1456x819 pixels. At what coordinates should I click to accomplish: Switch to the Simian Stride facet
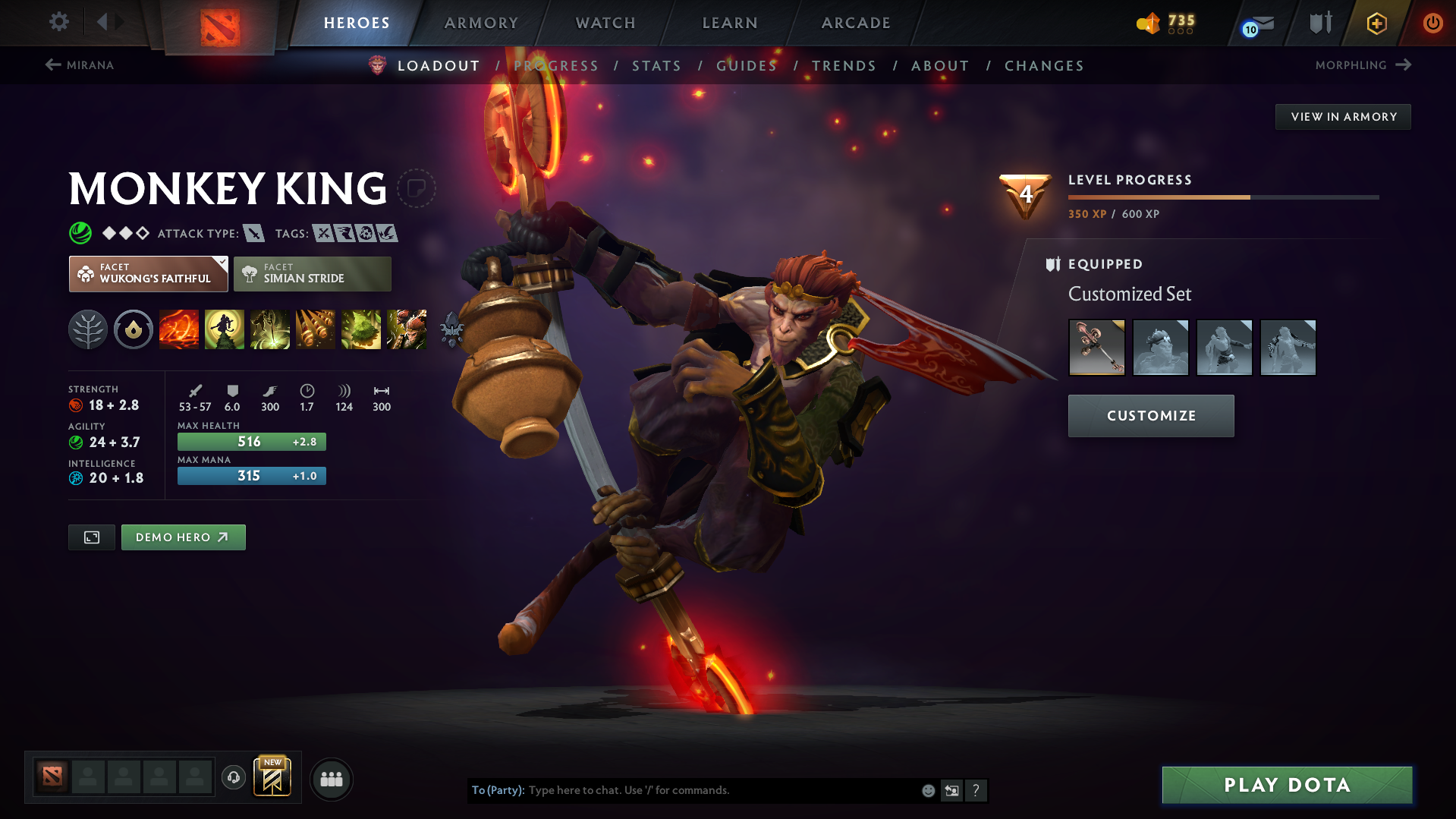pos(312,274)
